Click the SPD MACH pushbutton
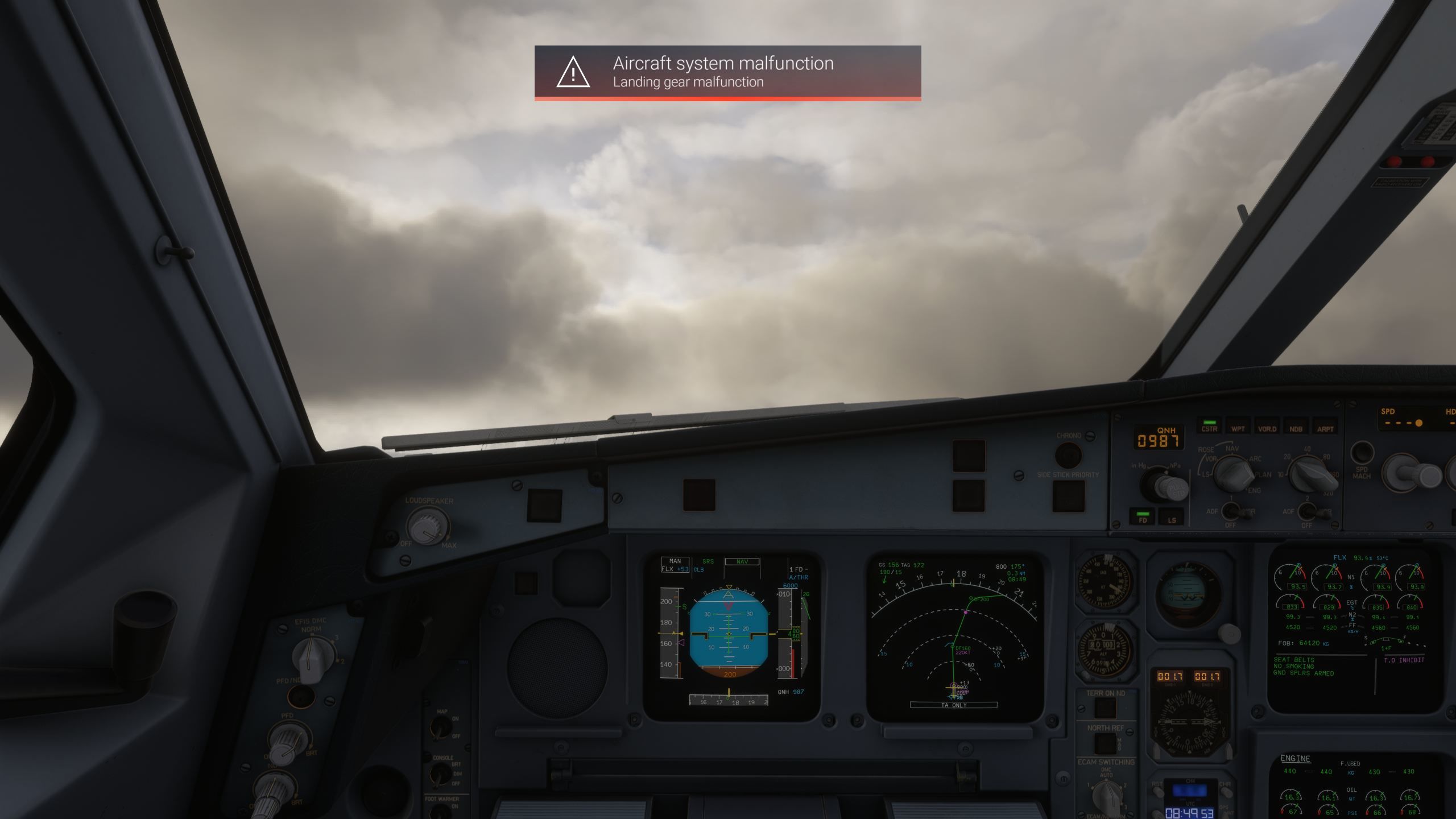This screenshot has height=819, width=1456. tap(1362, 453)
